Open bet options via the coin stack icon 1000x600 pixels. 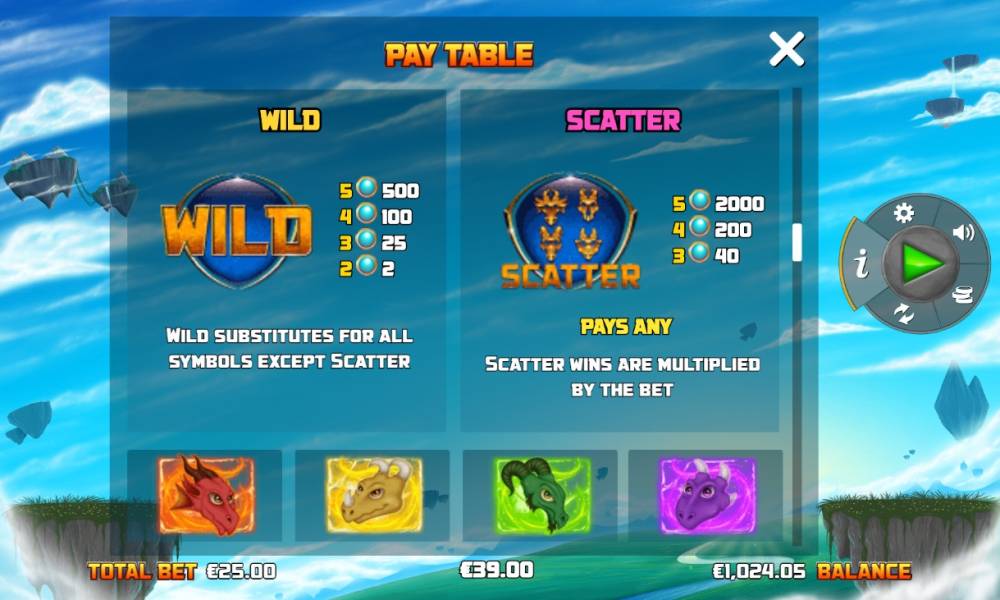(x=963, y=293)
